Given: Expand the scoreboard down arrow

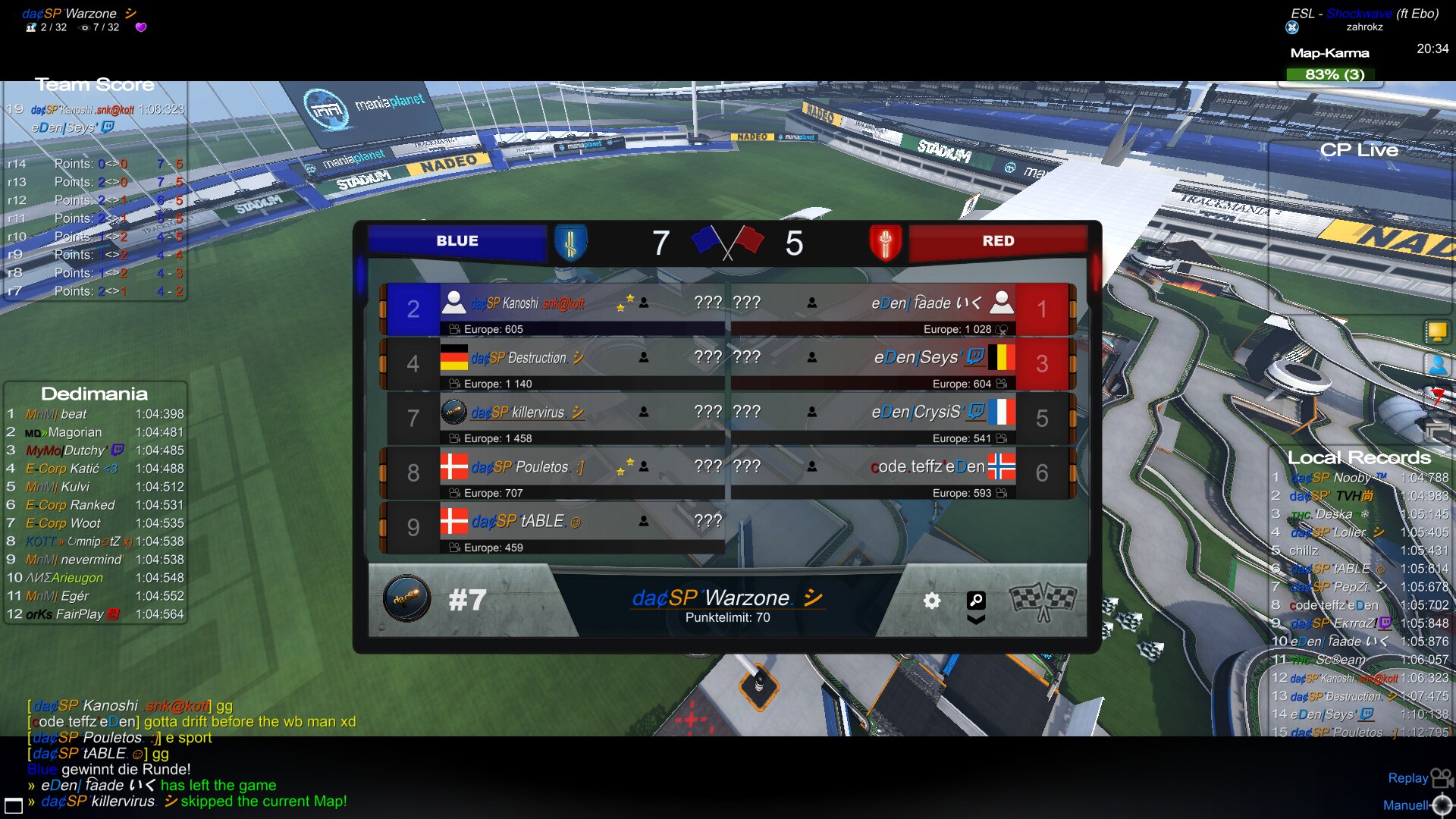Looking at the screenshot, I should (x=976, y=620).
